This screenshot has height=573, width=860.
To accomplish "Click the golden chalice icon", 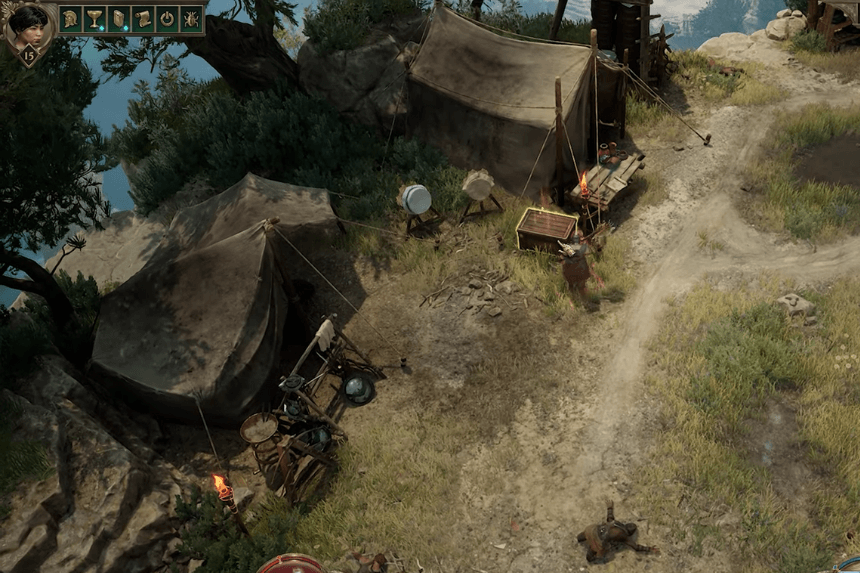I will (x=95, y=19).
